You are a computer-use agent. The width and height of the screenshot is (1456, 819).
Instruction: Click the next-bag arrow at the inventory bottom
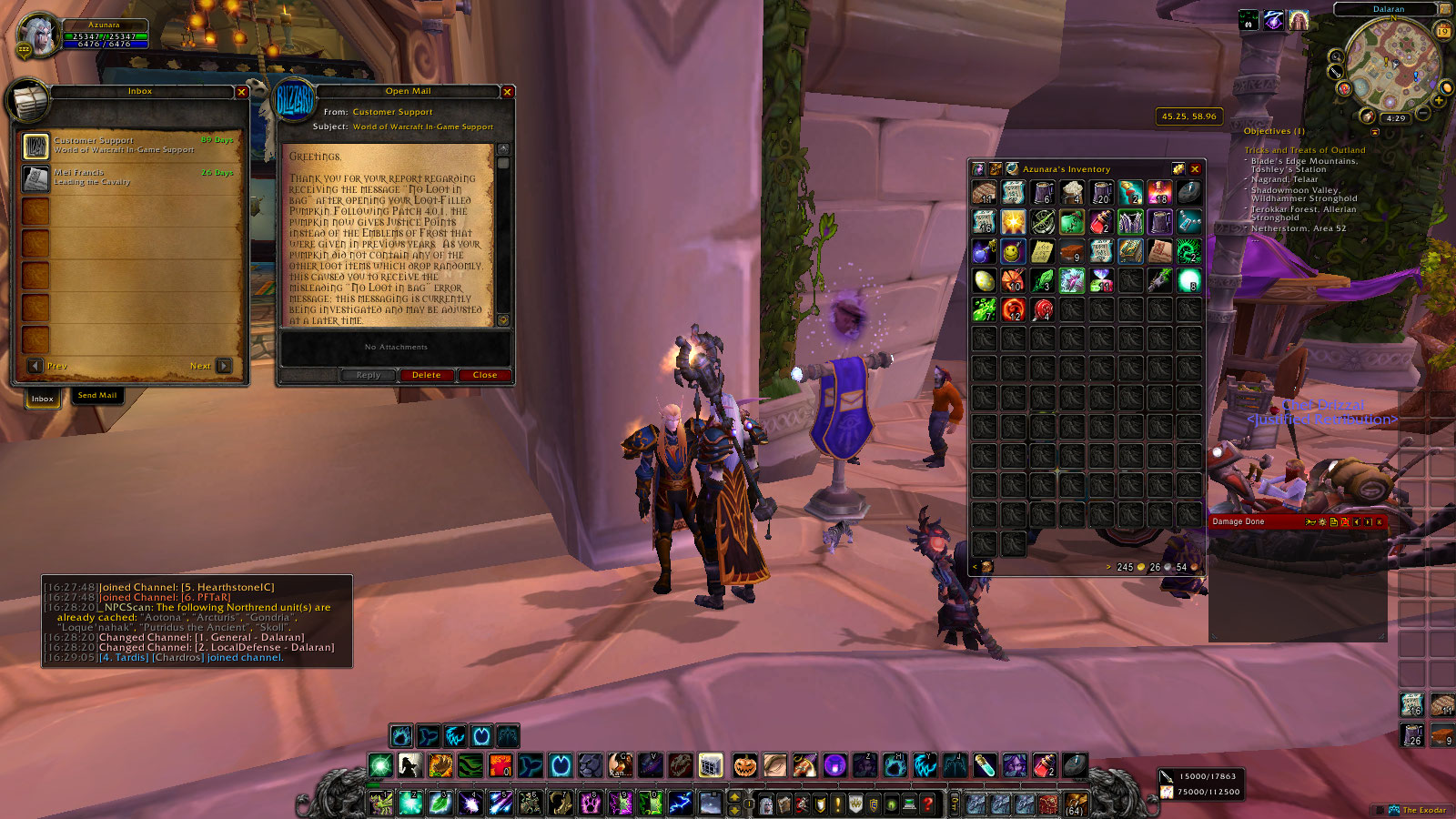[1108, 567]
